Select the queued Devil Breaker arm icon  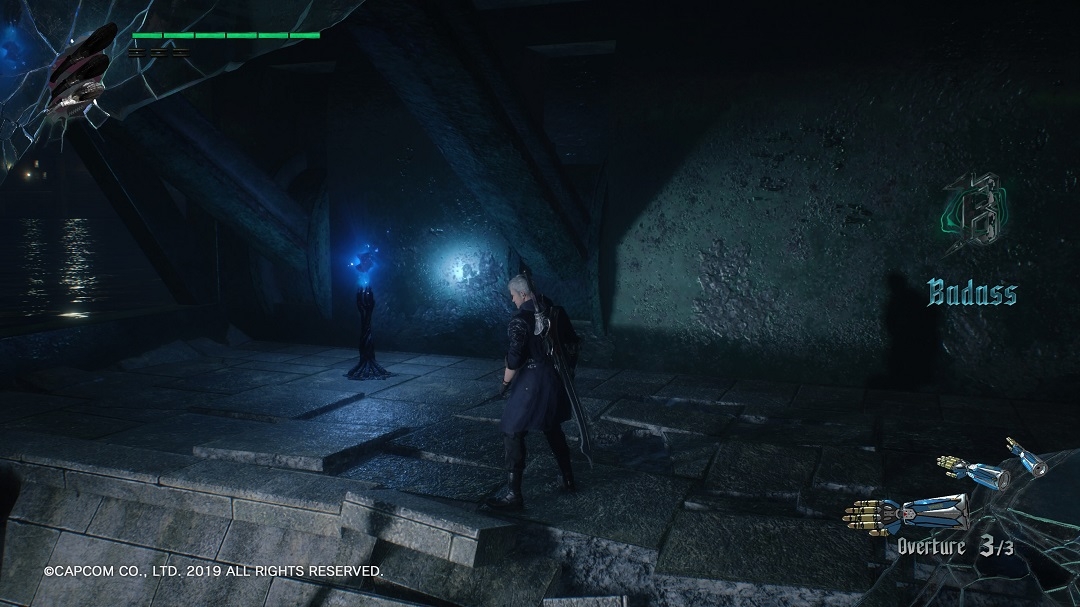(990, 466)
